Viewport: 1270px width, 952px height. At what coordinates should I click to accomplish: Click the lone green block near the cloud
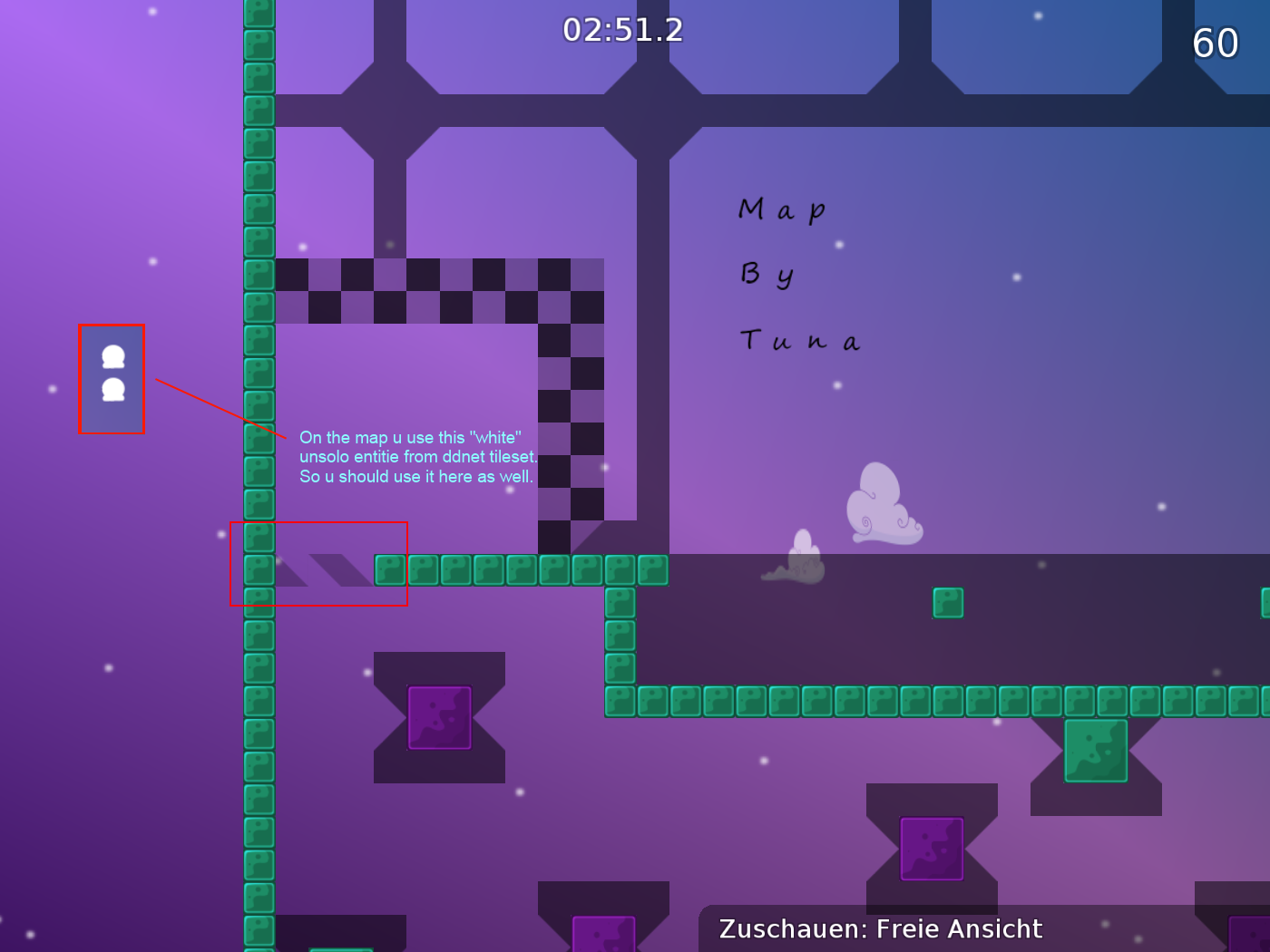(x=948, y=602)
